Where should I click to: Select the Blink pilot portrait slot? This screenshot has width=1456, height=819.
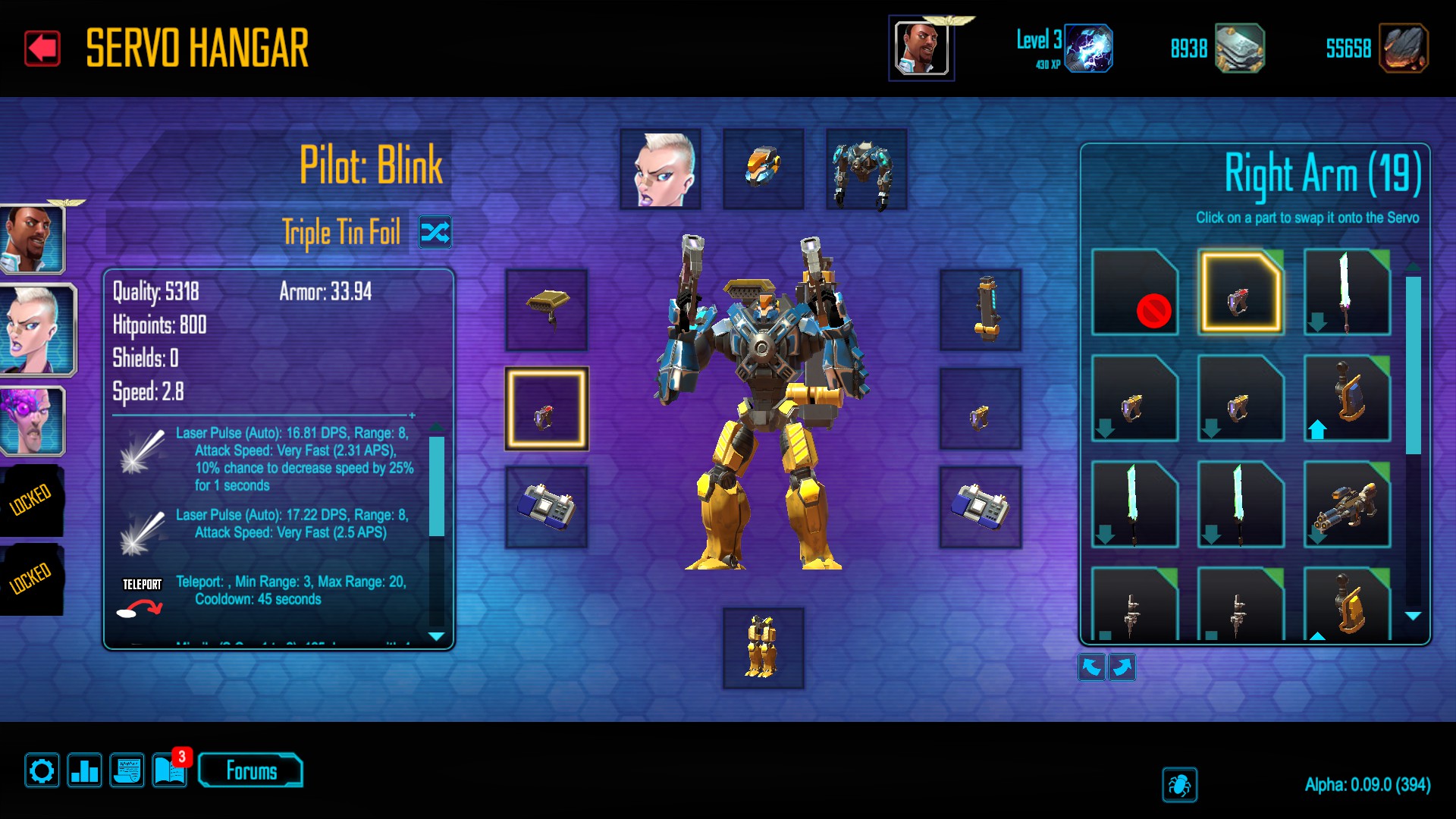point(661,168)
